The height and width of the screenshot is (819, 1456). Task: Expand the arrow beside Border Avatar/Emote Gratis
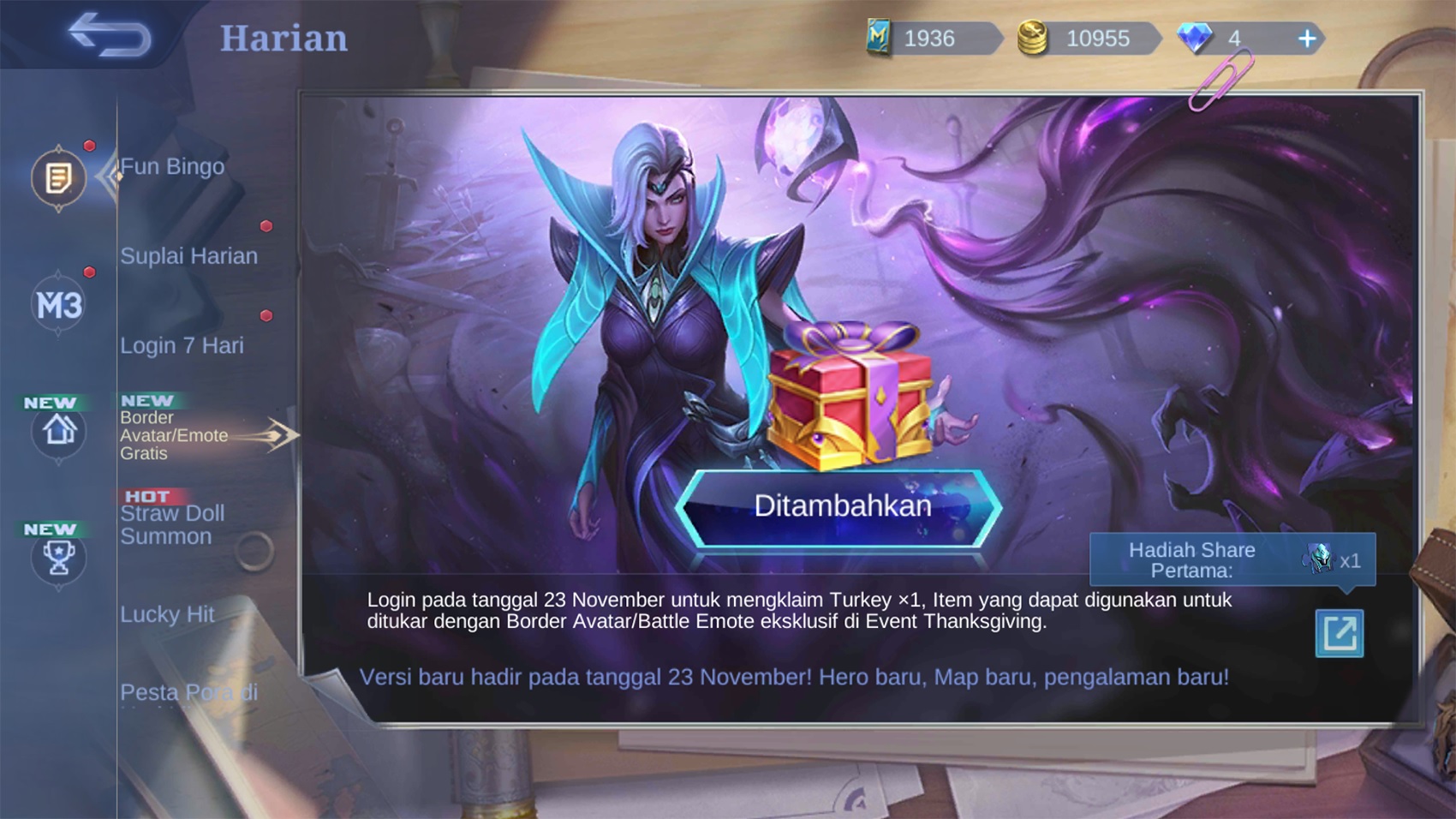281,434
